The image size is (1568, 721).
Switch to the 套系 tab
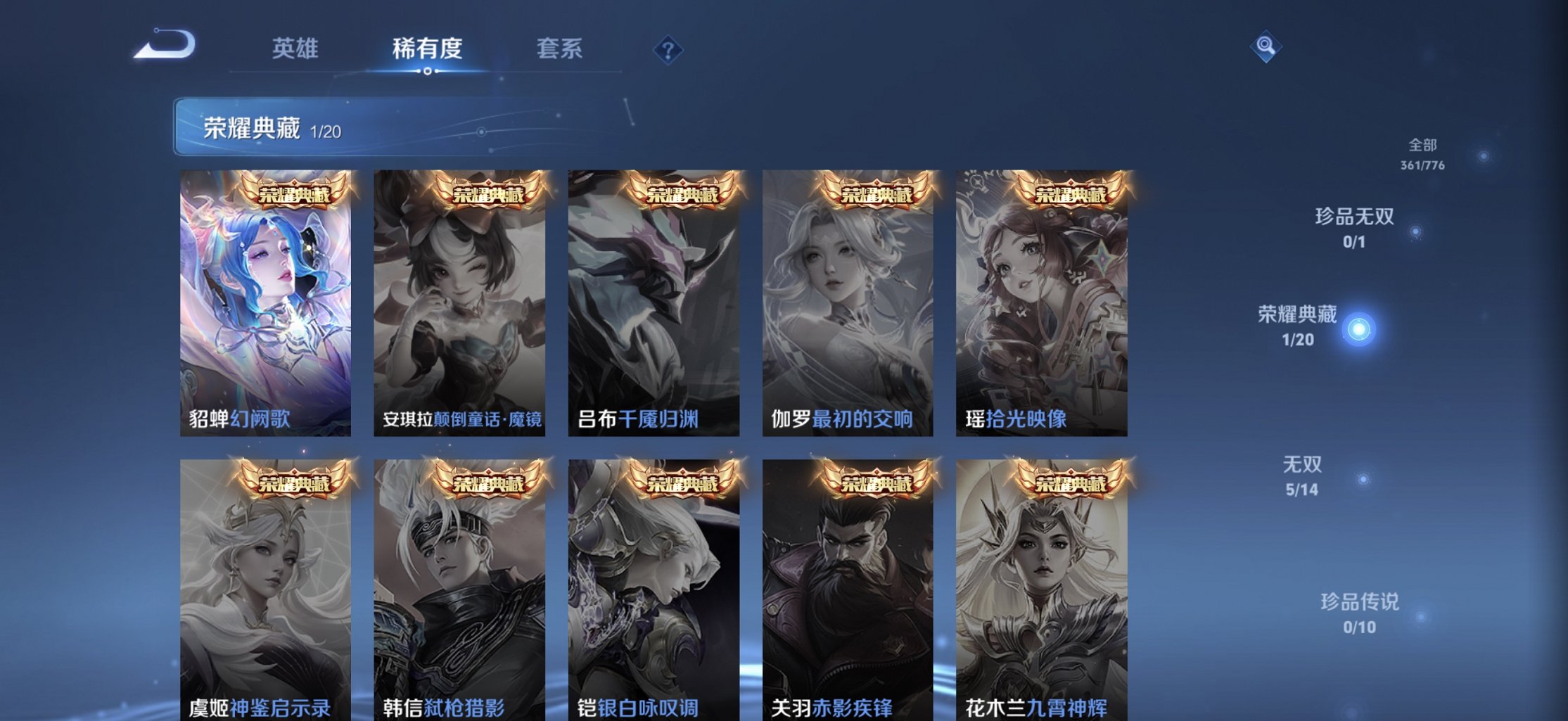click(x=561, y=49)
